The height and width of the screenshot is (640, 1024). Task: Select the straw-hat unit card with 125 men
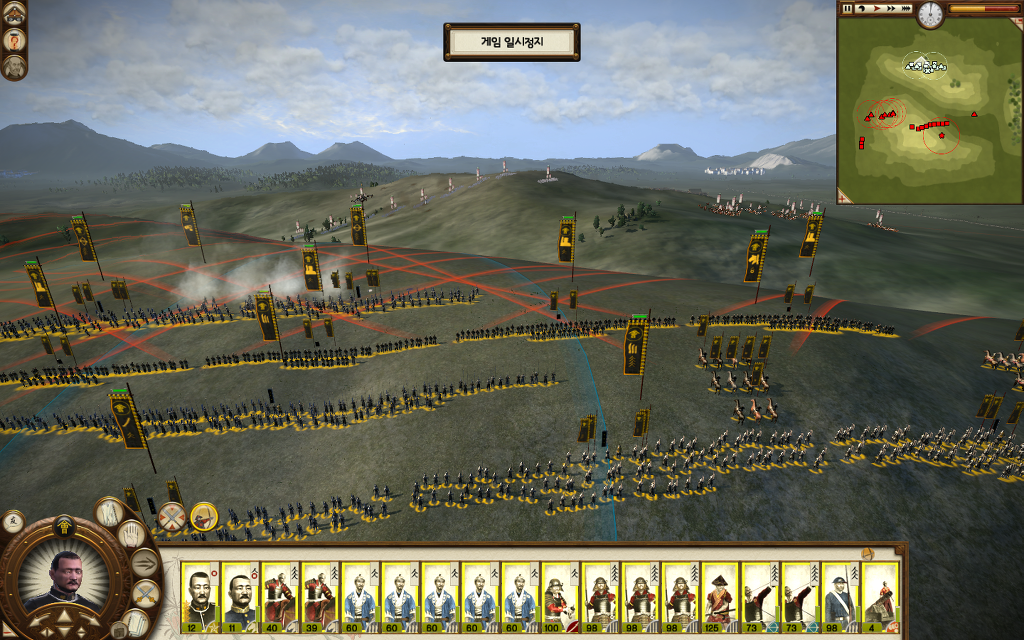click(x=720, y=594)
